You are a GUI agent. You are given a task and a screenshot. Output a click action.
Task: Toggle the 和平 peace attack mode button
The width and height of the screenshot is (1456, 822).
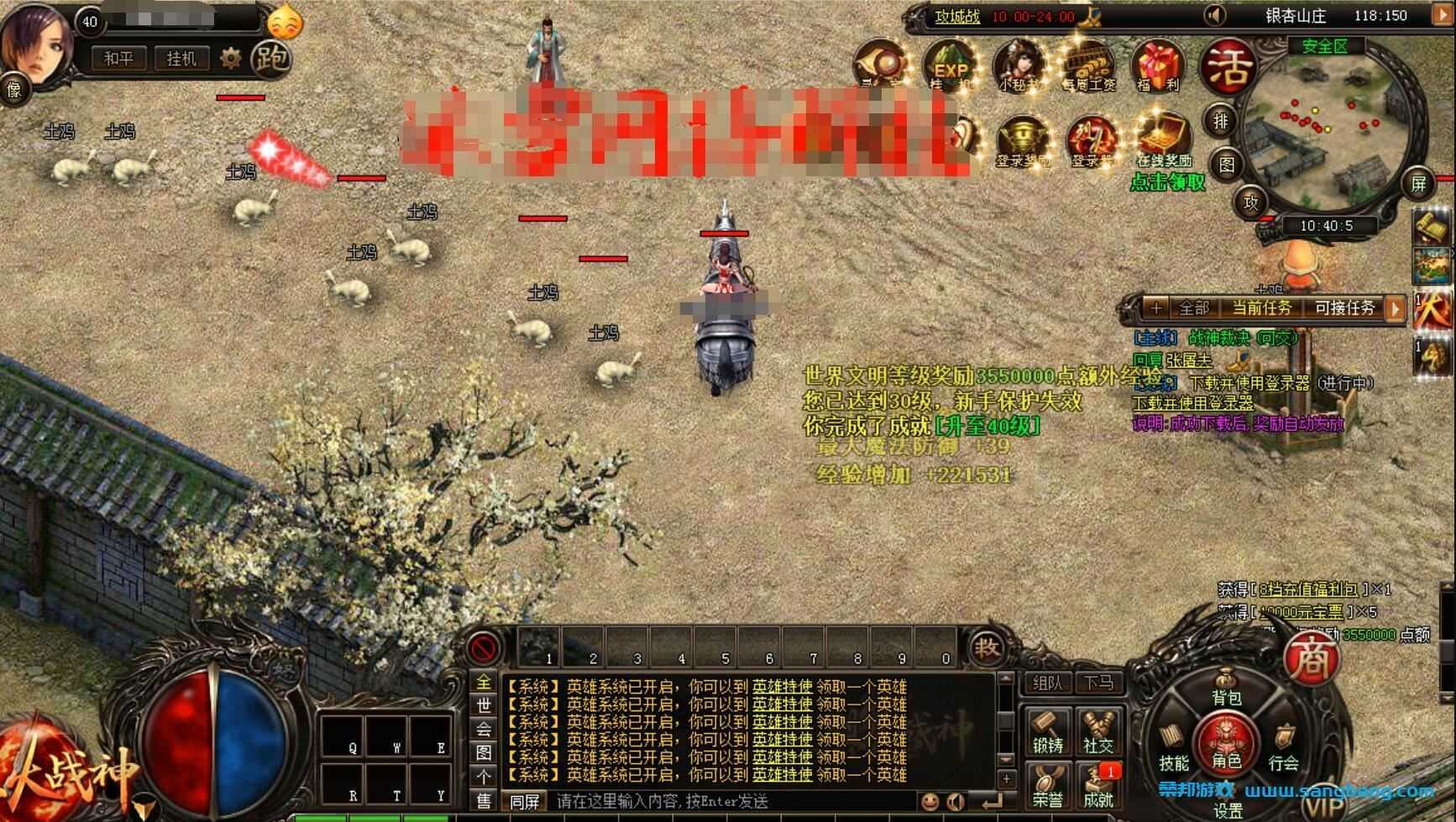point(118,58)
